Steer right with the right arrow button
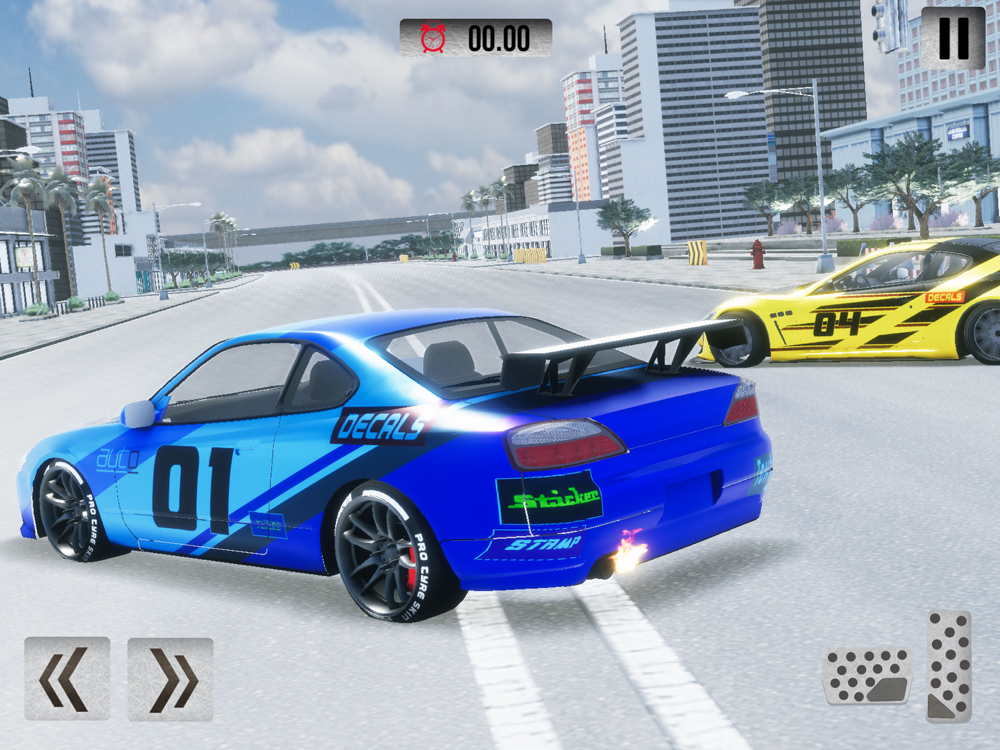1000x750 pixels. [x=170, y=679]
